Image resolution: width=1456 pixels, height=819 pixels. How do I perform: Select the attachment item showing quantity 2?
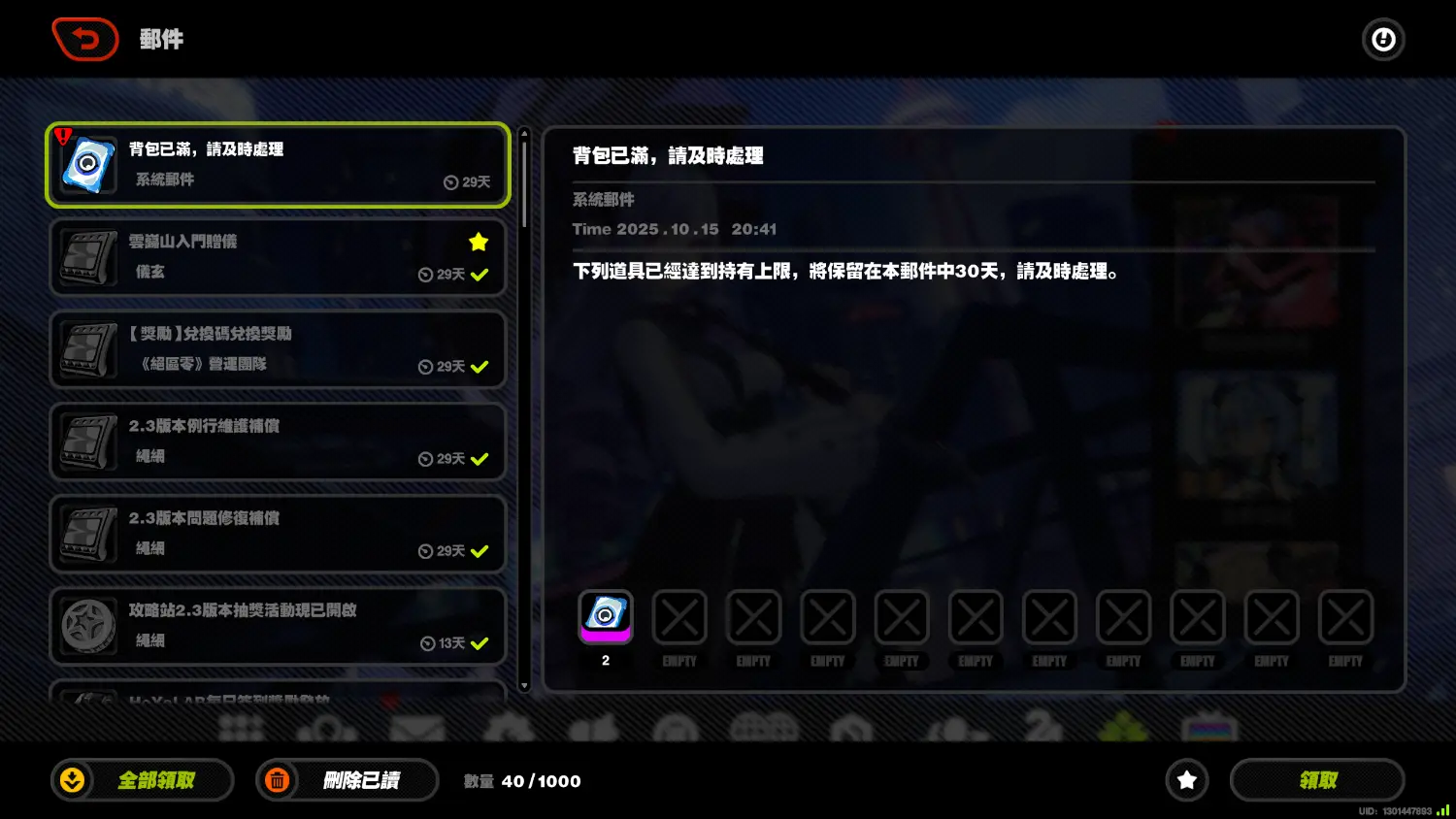point(606,616)
